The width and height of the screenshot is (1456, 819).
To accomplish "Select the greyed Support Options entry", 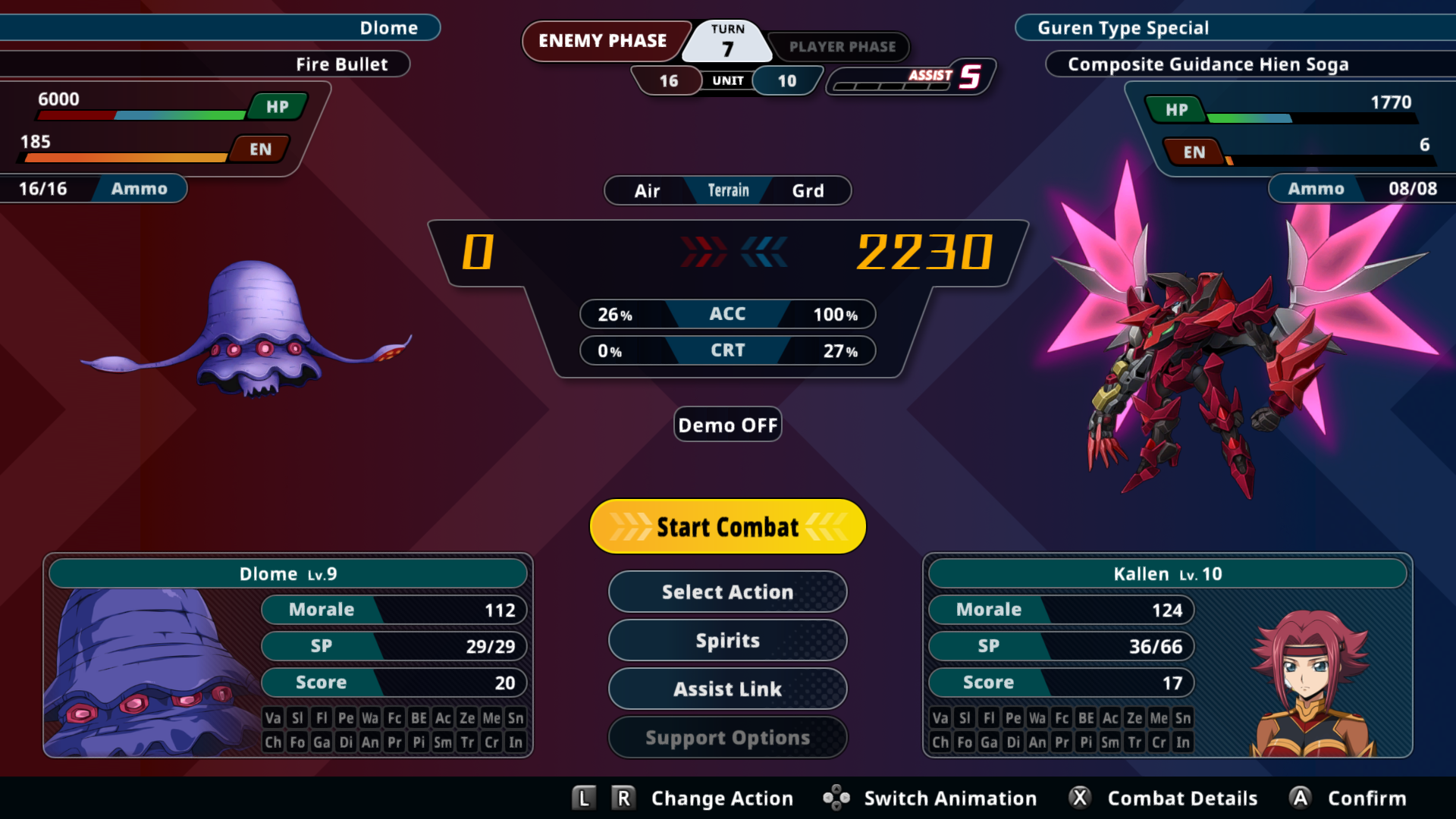I will (x=728, y=738).
